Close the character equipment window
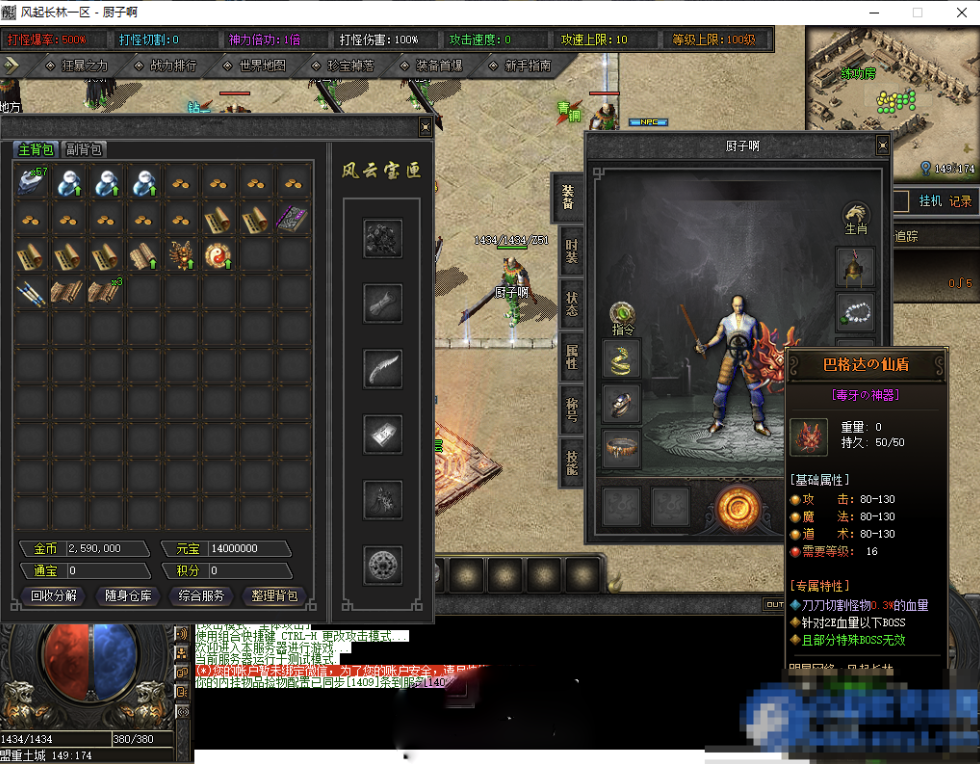Screen dimensions: 980x764 point(882,146)
